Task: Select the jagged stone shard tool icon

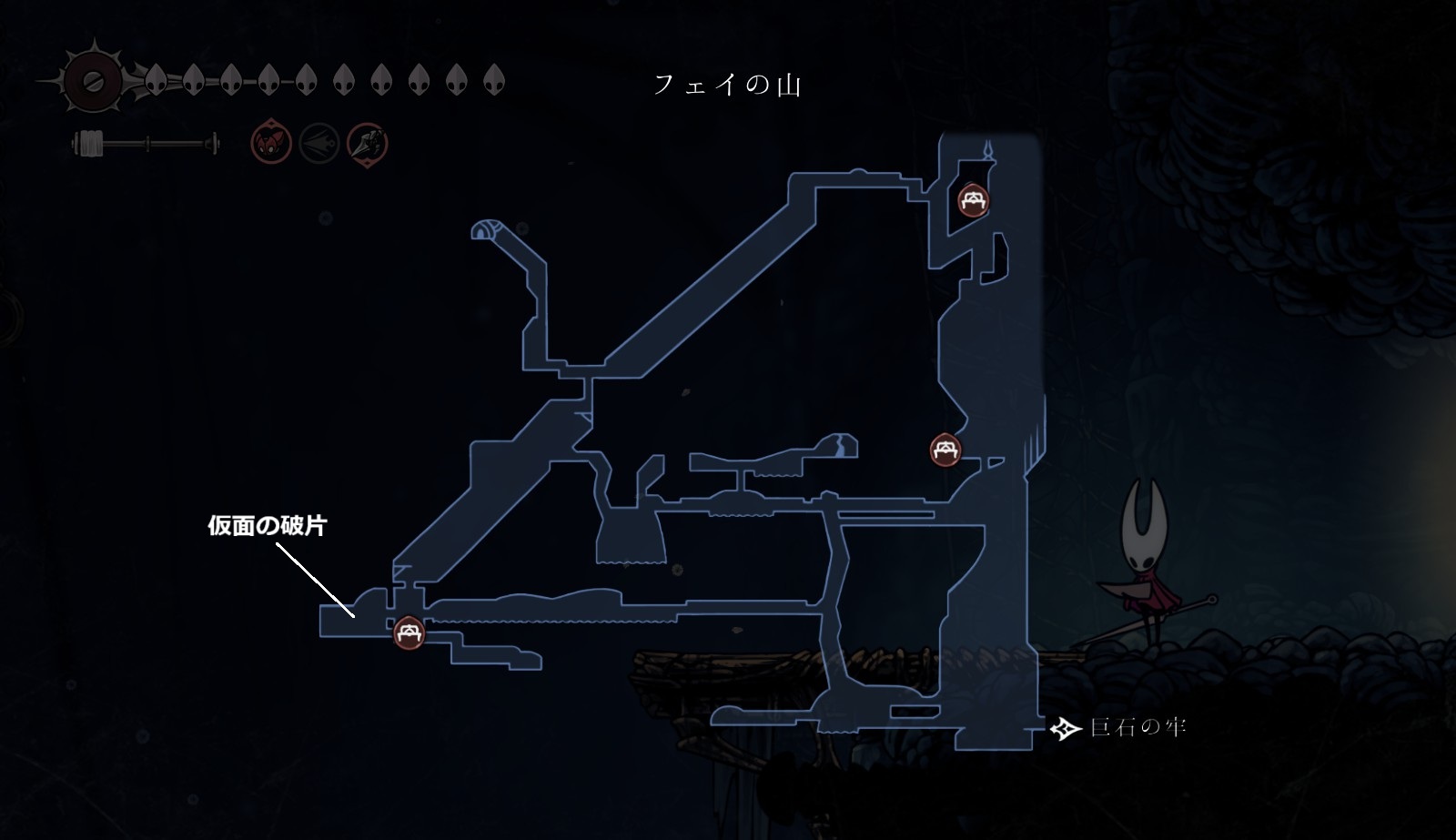Action: [368, 144]
